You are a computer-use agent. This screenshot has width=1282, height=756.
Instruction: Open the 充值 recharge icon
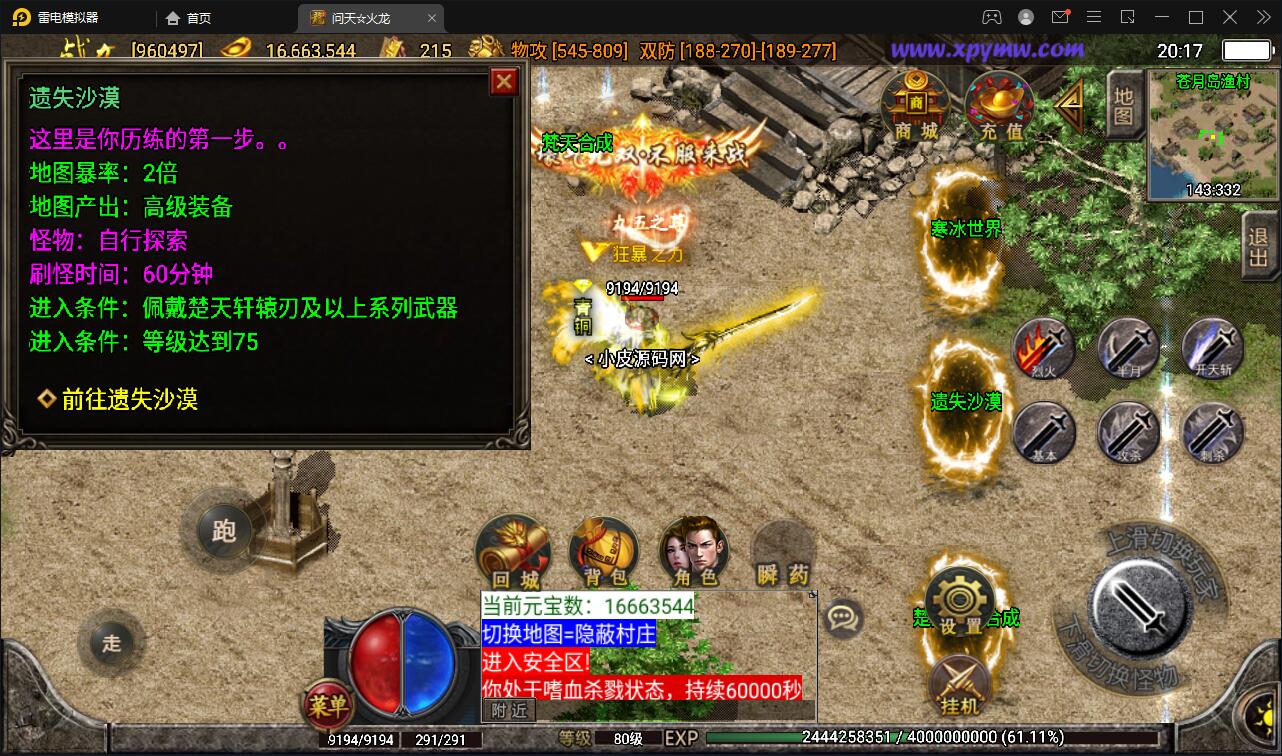point(998,103)
